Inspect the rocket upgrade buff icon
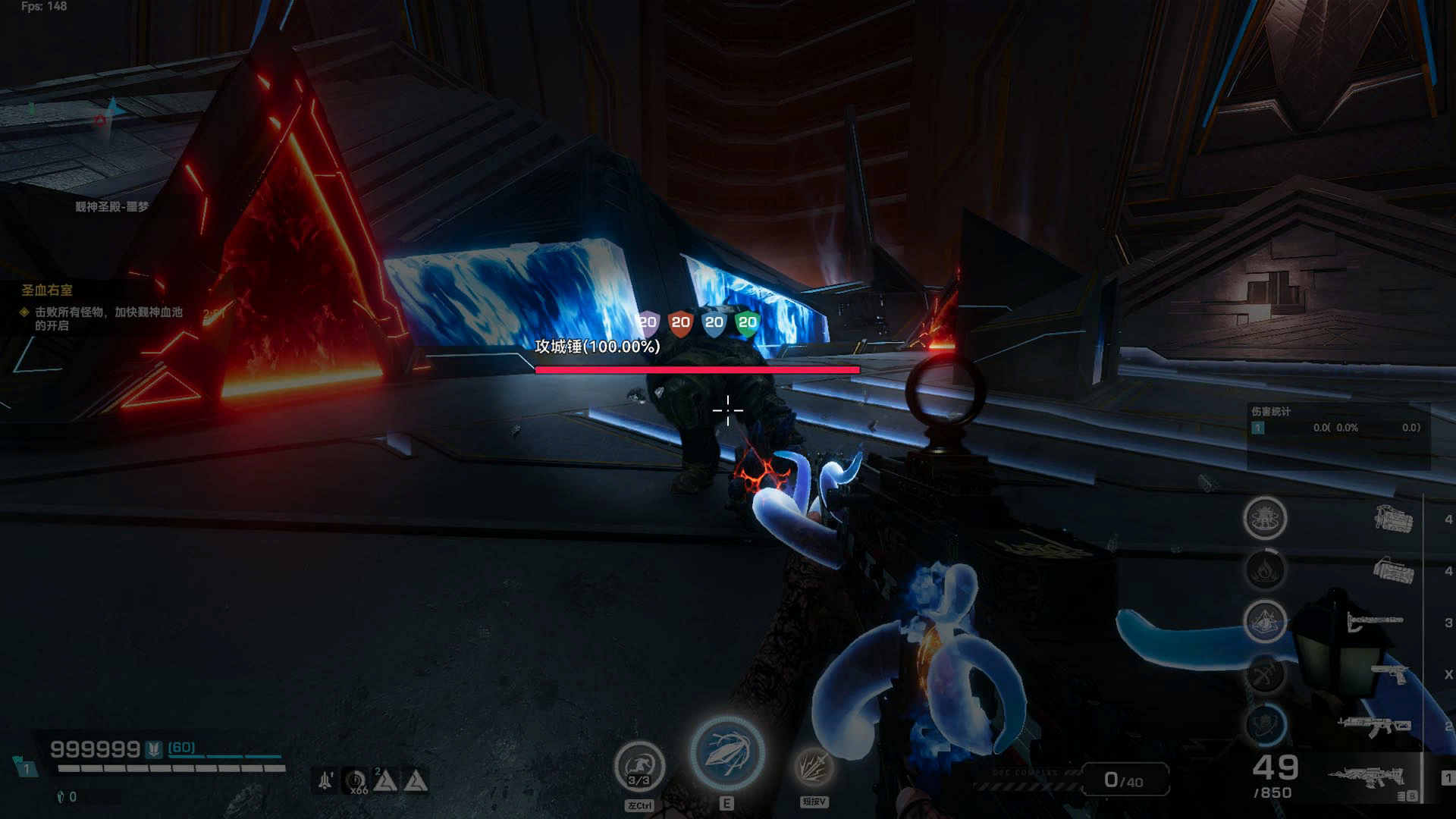 [325, 780]
